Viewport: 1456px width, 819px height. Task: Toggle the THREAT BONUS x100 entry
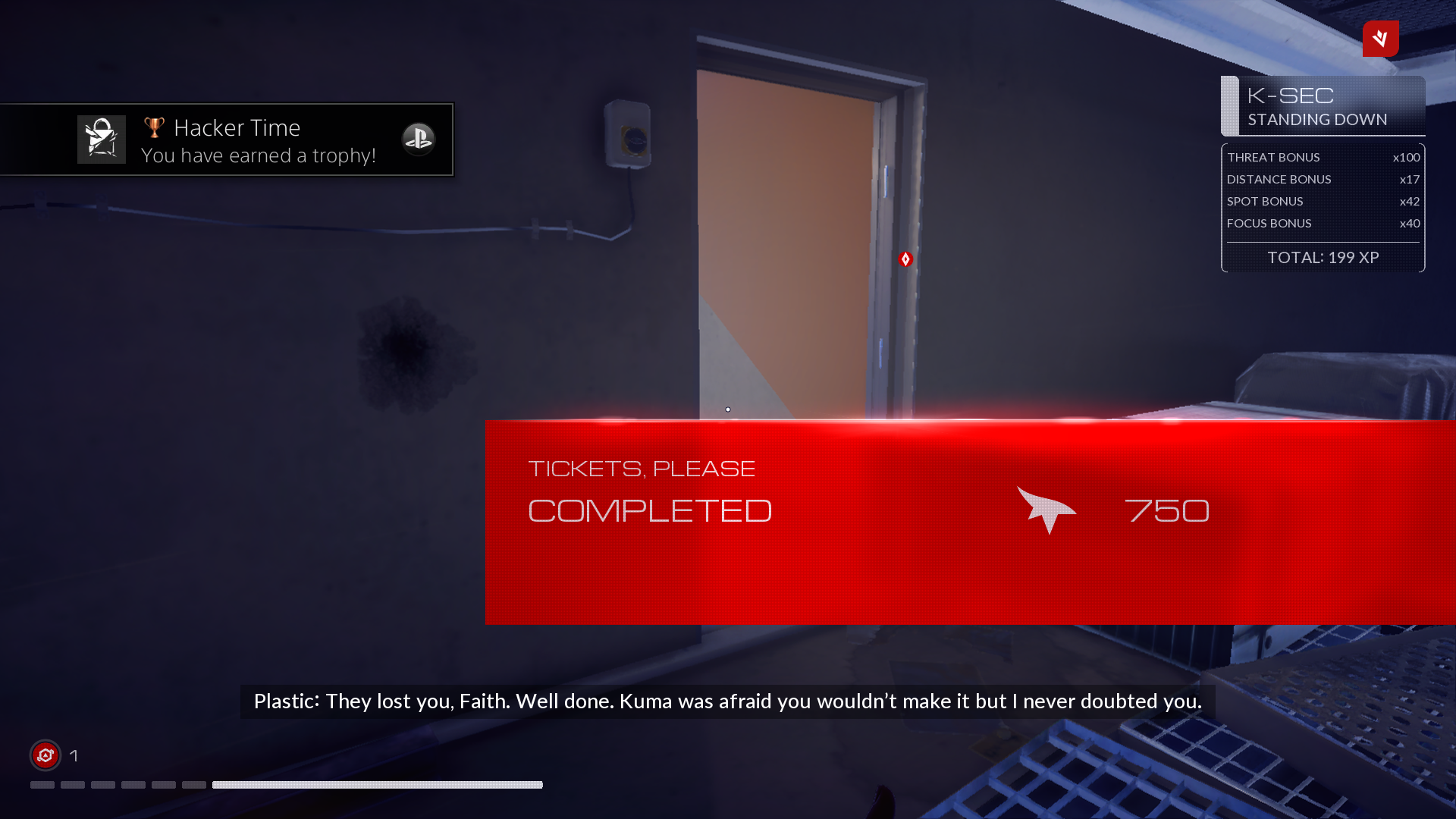[1323, 157]
